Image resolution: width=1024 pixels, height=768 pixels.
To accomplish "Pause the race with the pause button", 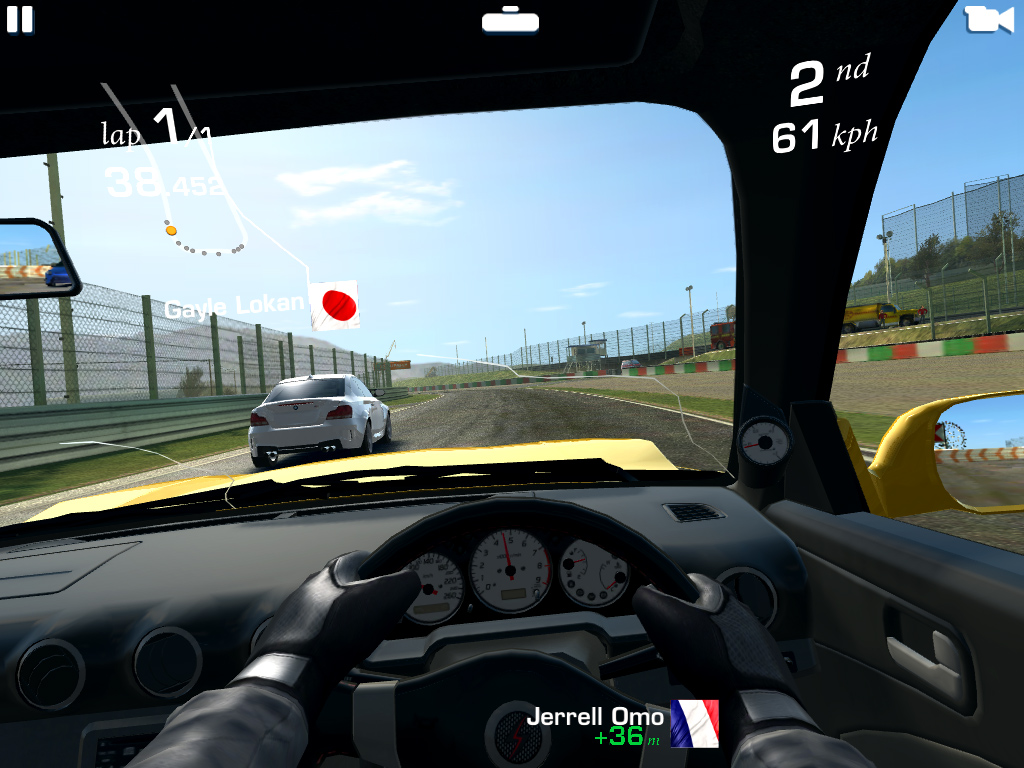I will pyautogui.click(x=20, y=20).
